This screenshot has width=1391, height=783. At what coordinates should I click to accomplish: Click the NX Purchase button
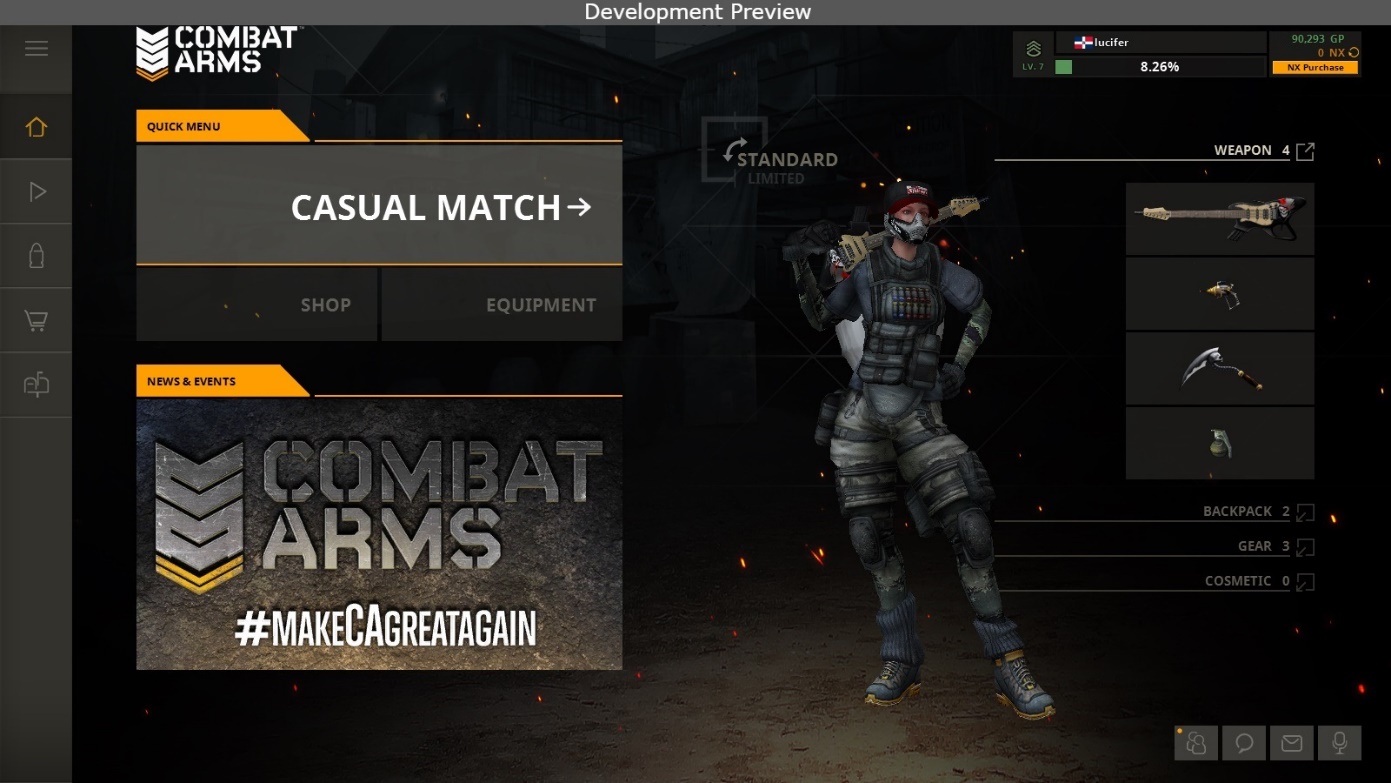point(1315,67)
